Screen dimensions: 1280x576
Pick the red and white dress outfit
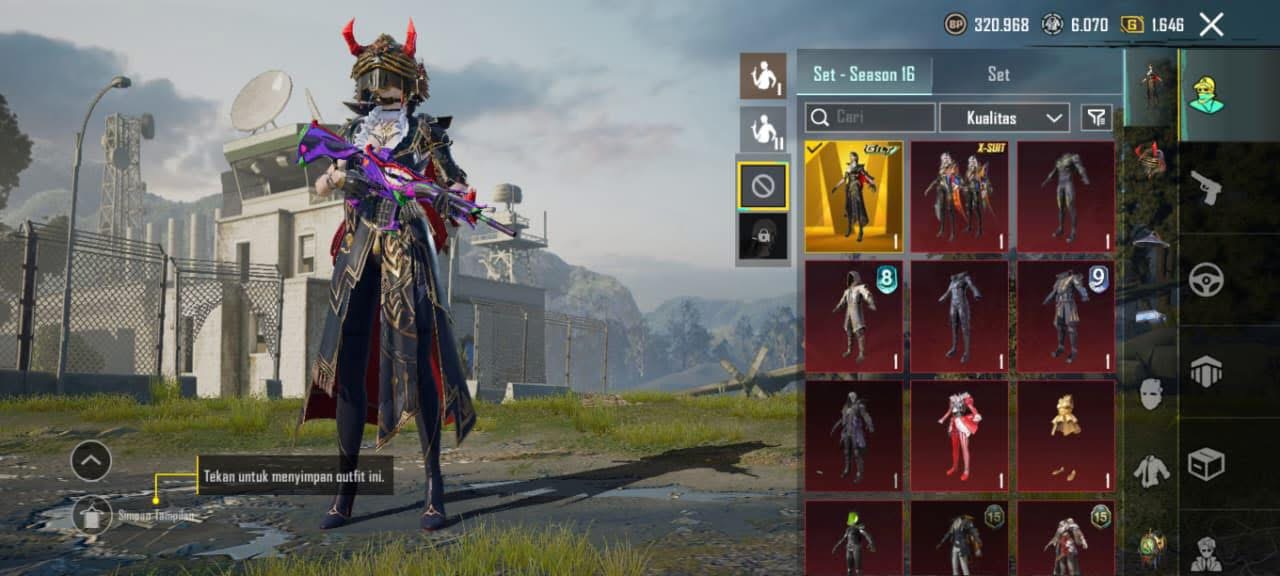coord(960,436)
